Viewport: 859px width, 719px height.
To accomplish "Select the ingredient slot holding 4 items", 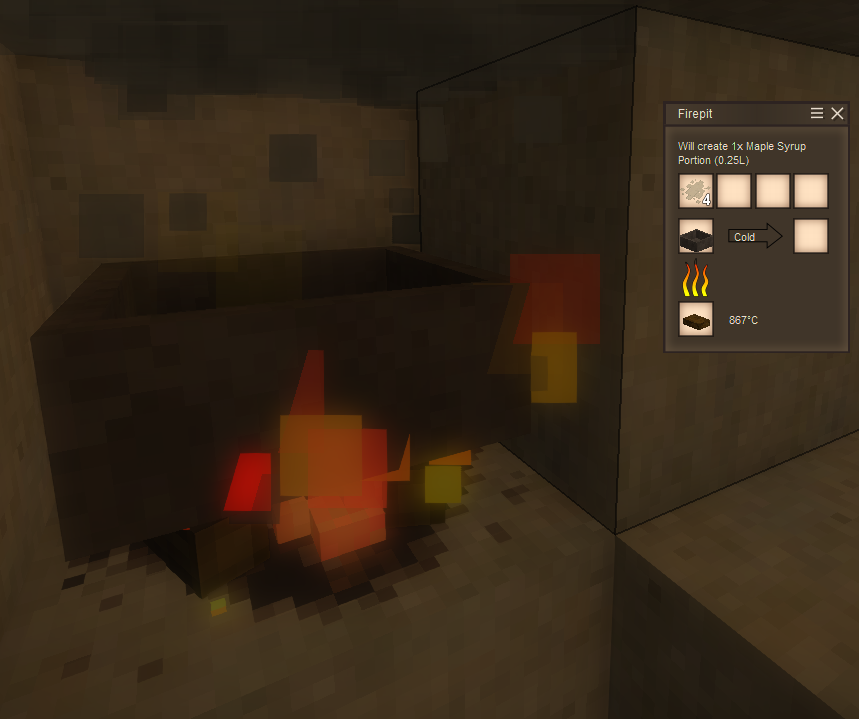I will pyautogui.click(x=696, y=191).
